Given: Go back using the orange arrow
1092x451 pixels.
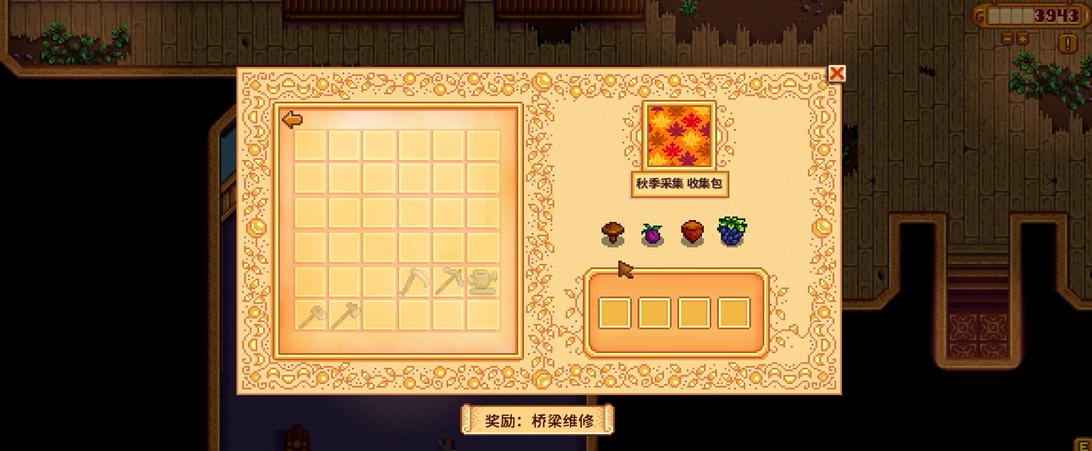Looking at the screenshot, I should click(292, 120).
